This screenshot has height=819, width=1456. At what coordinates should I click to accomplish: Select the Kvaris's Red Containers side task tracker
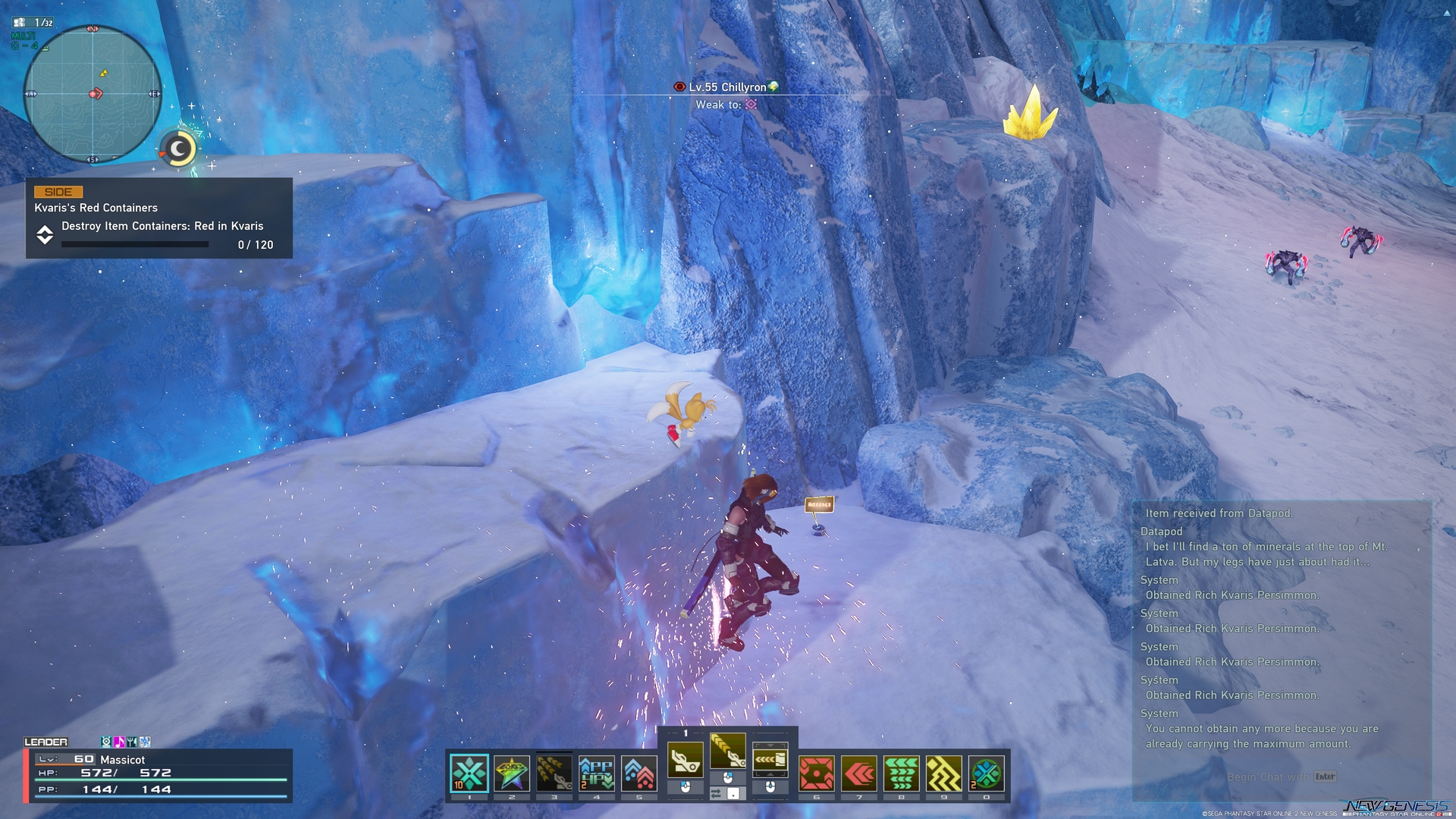(159, 218)
